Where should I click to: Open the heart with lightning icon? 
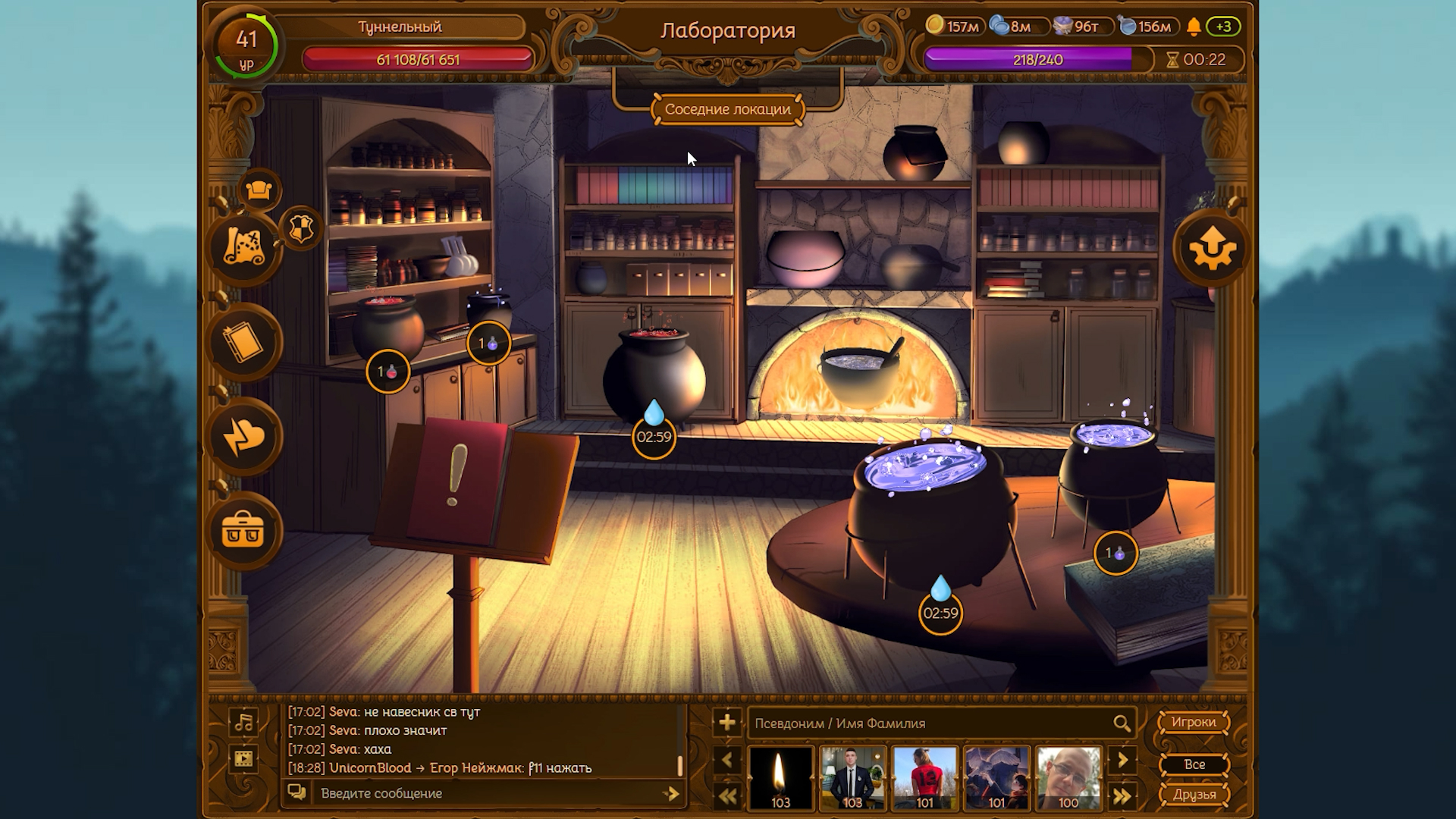coord(244,437)
